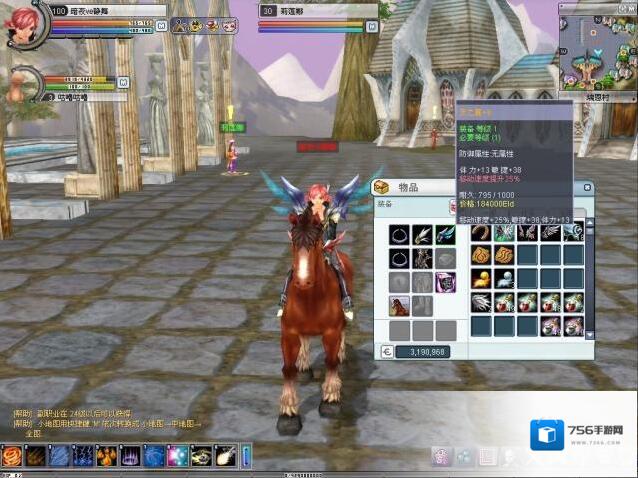Close the 物品 inventory window
The height and width of the screenshot is (478, 638).
click(588, 188)
